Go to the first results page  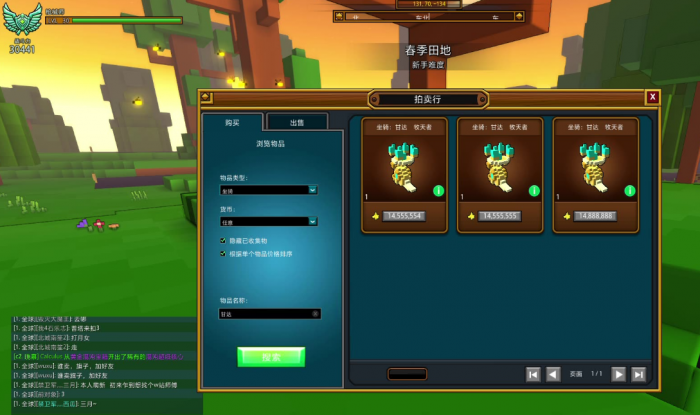[x=533, y=374]
